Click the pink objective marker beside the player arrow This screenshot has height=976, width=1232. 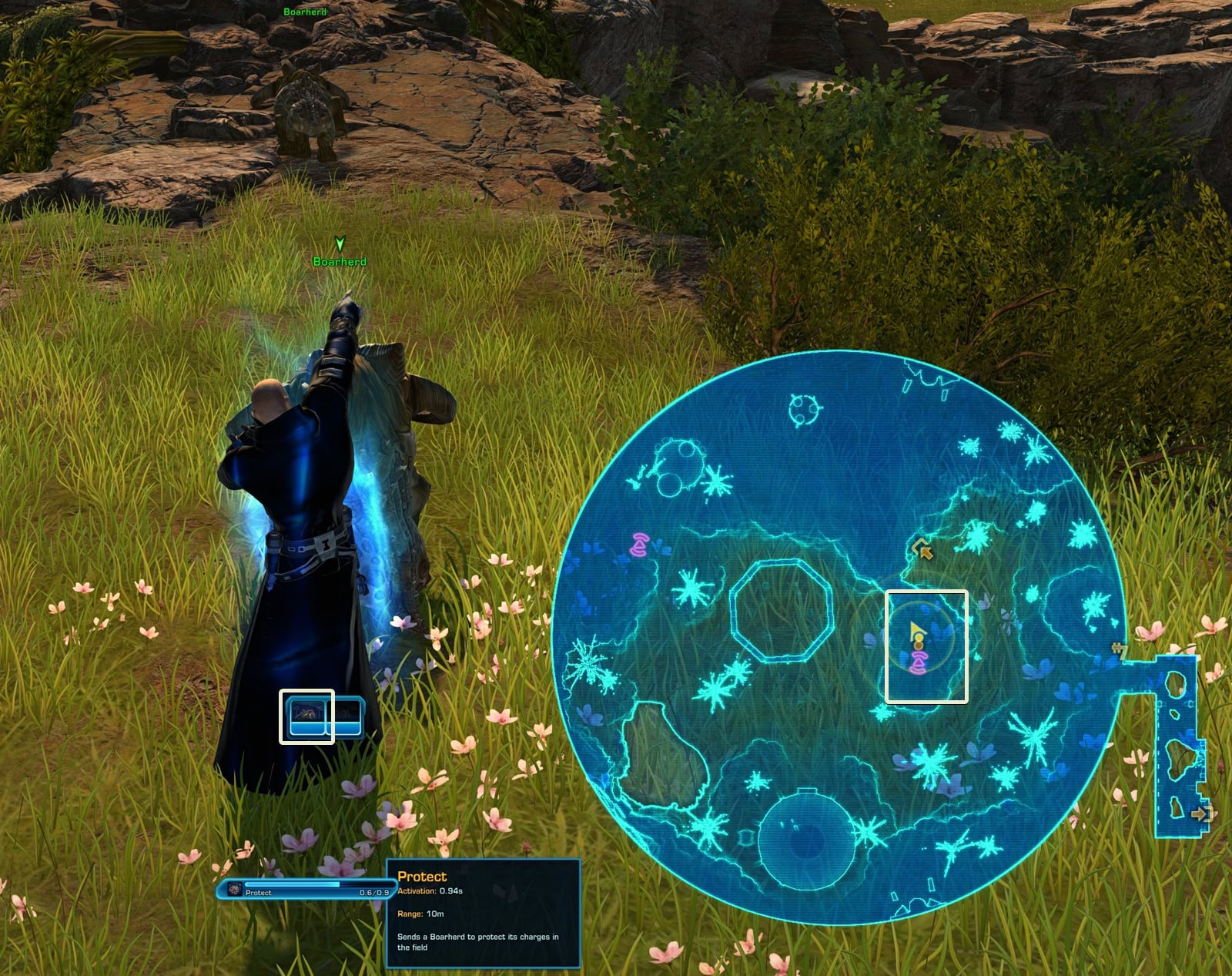pyautogui.click(x=918, y=661)
